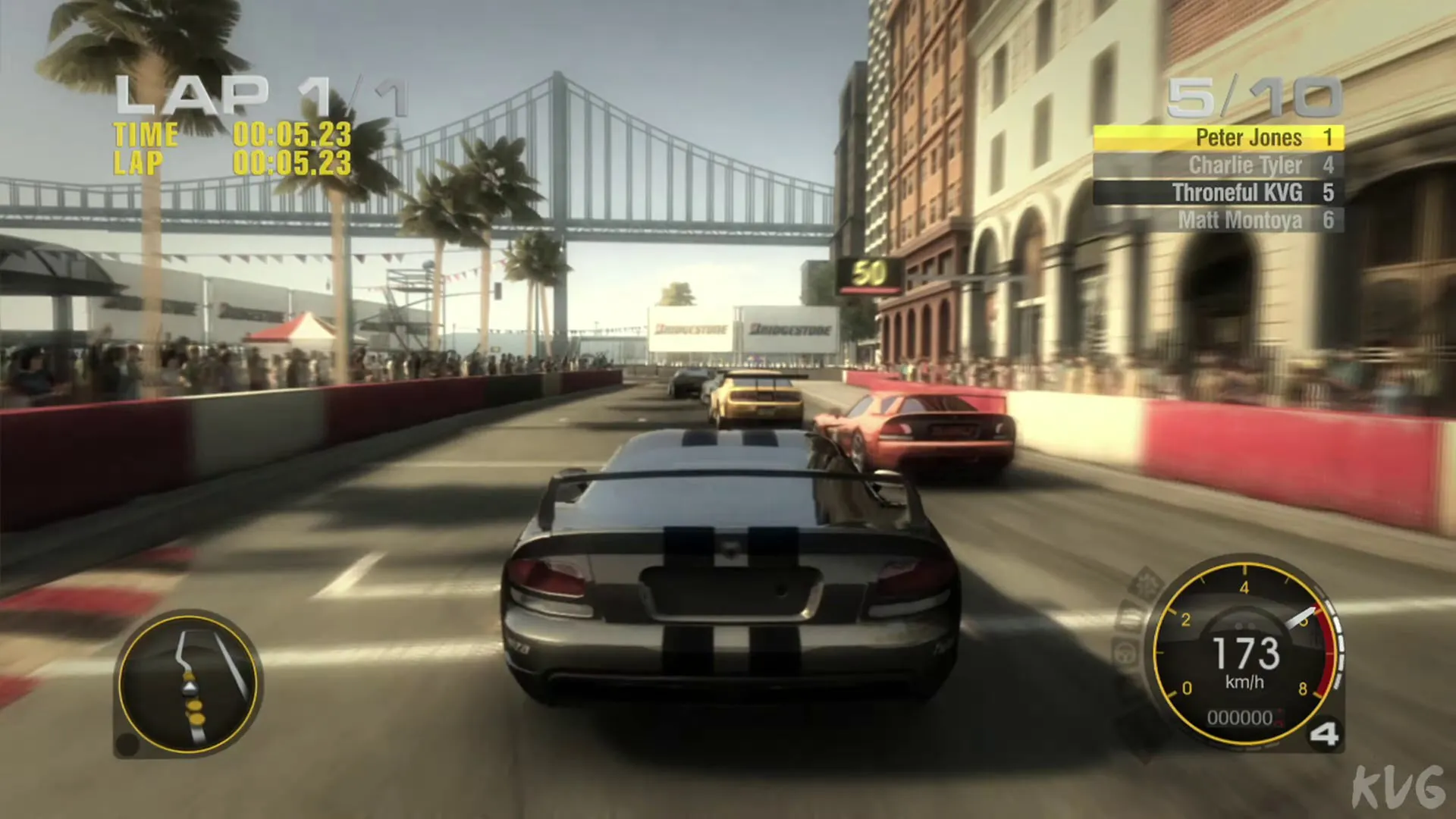Choose Matt Montoya in the leaderboard

coord(1218,220)
